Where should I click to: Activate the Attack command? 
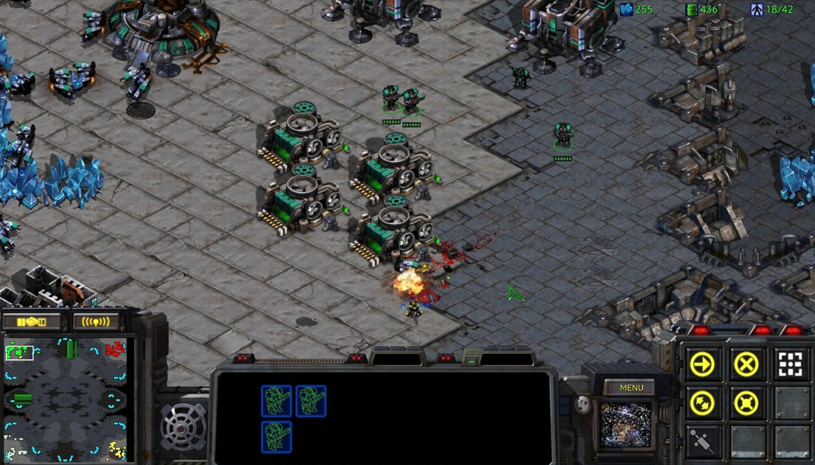click(790, 364)
